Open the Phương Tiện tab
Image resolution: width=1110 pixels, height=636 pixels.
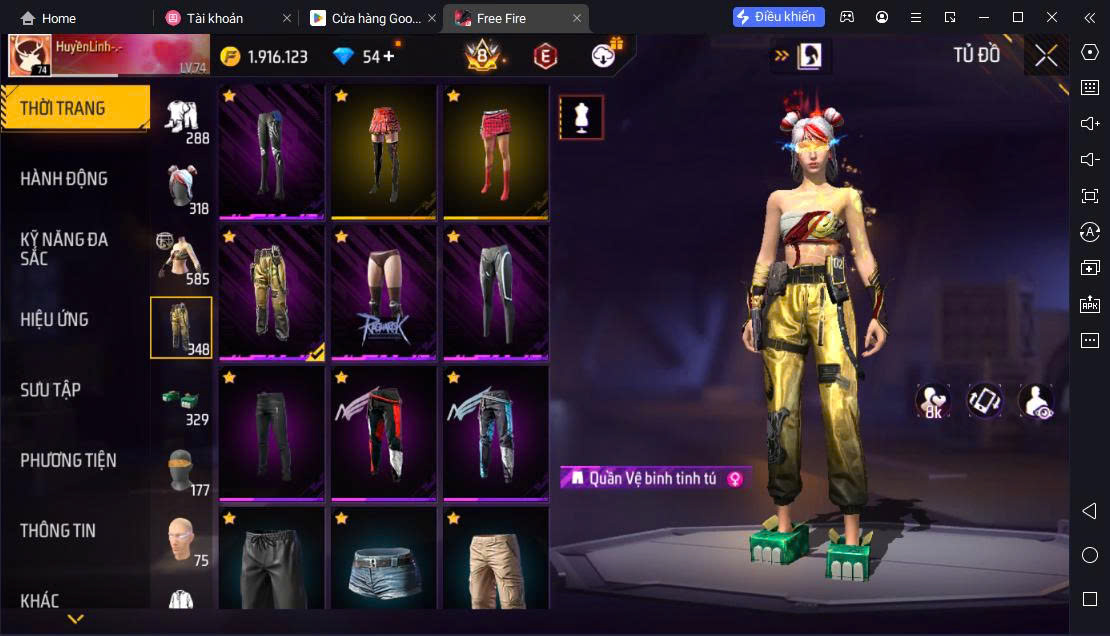[x=69, y=460]
